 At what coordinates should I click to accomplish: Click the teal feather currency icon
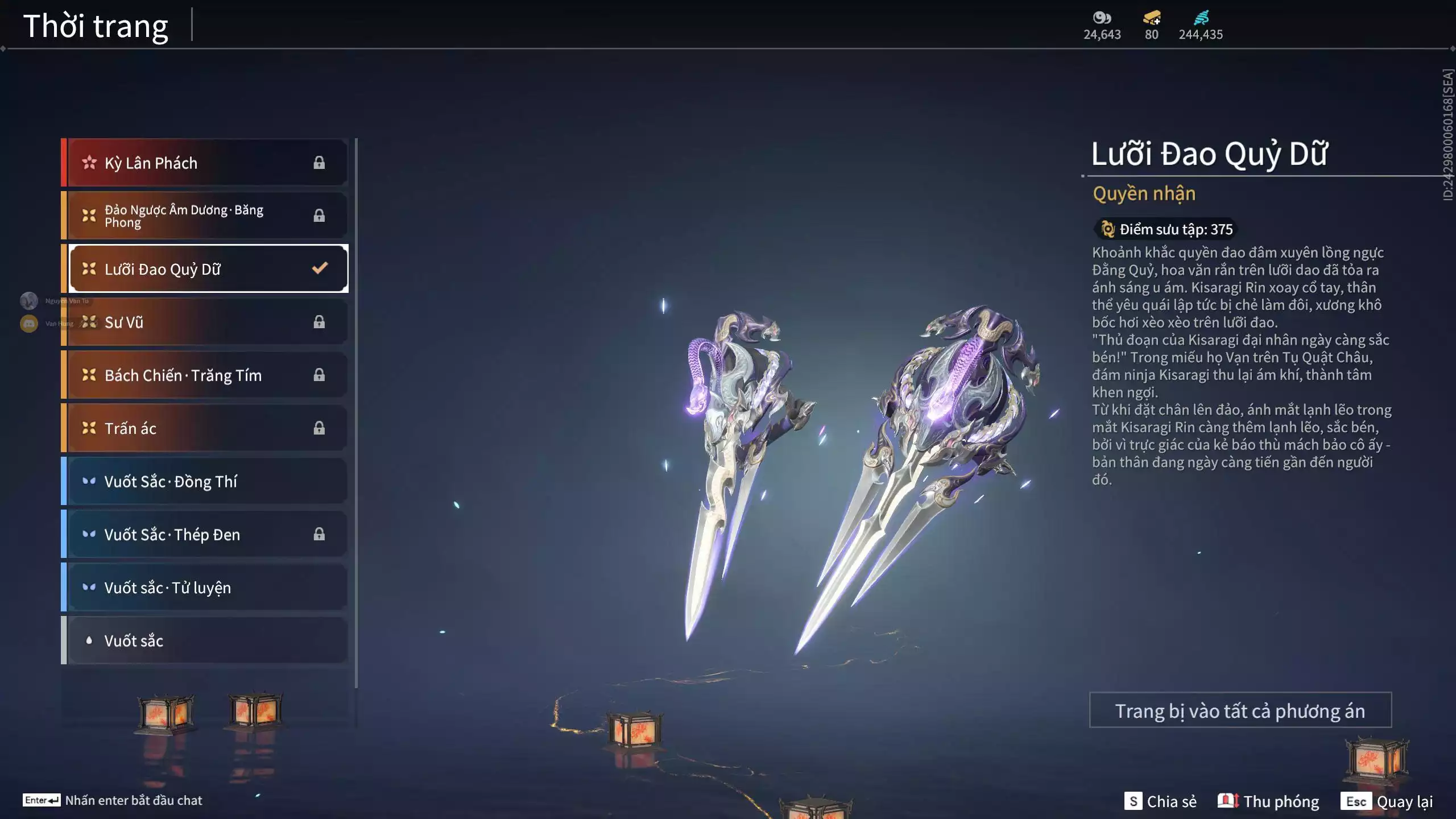click(1201, 18)
